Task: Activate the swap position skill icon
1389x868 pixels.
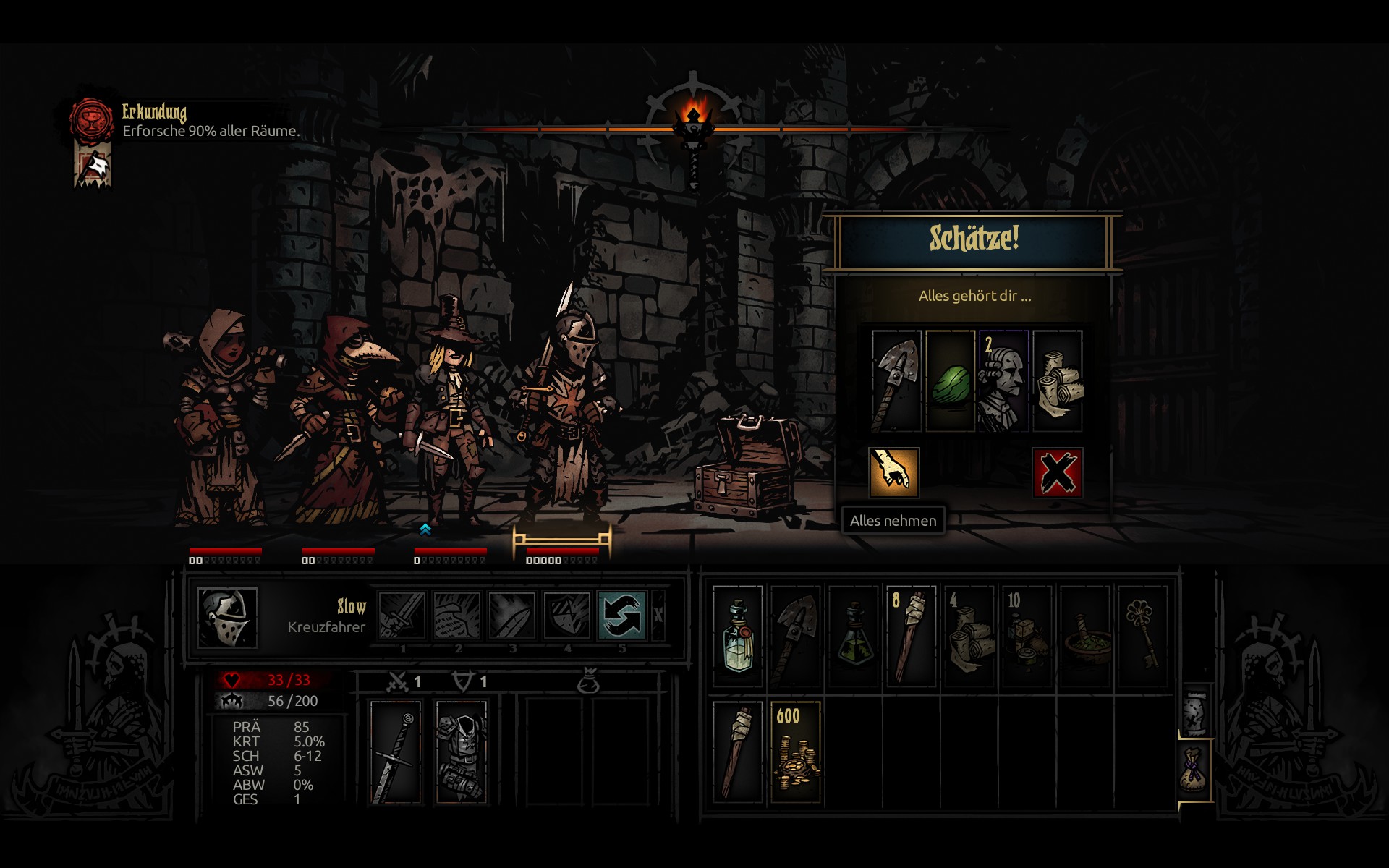Action: click(x=621, y=616)
